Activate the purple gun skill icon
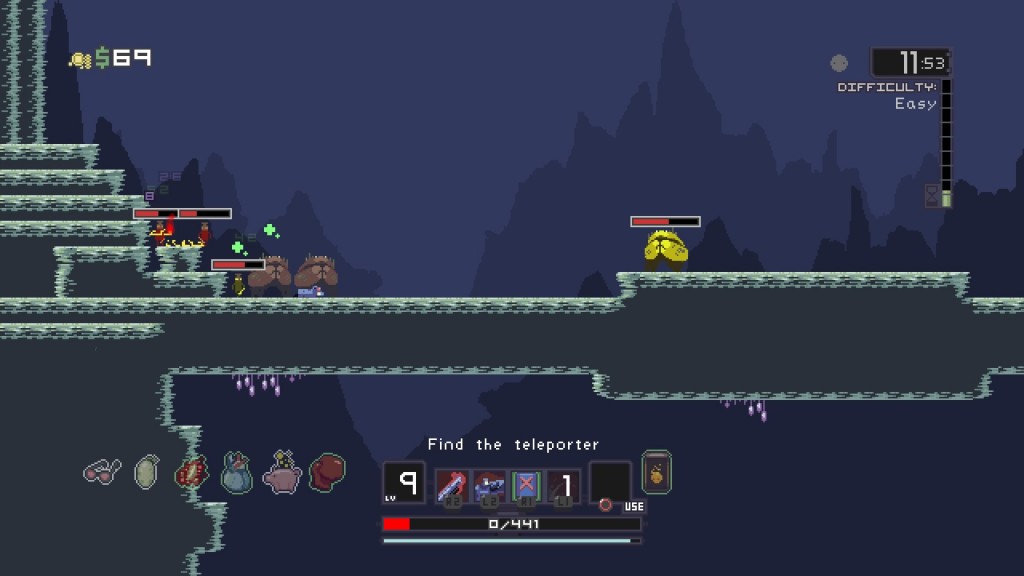1024x576 pixels. tap(489, 486)
